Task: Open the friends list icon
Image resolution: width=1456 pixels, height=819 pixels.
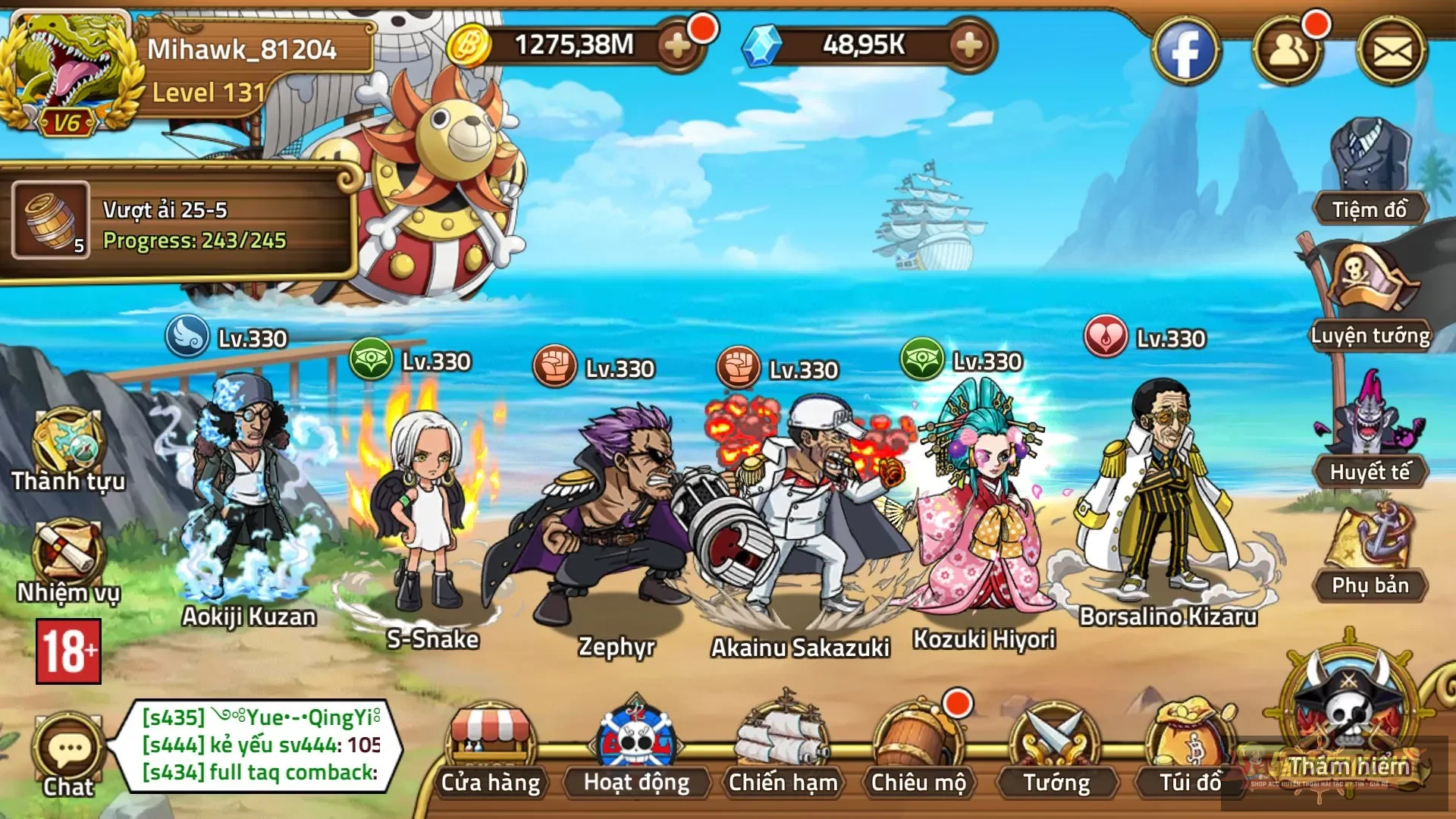Action: coord(1287,52)
